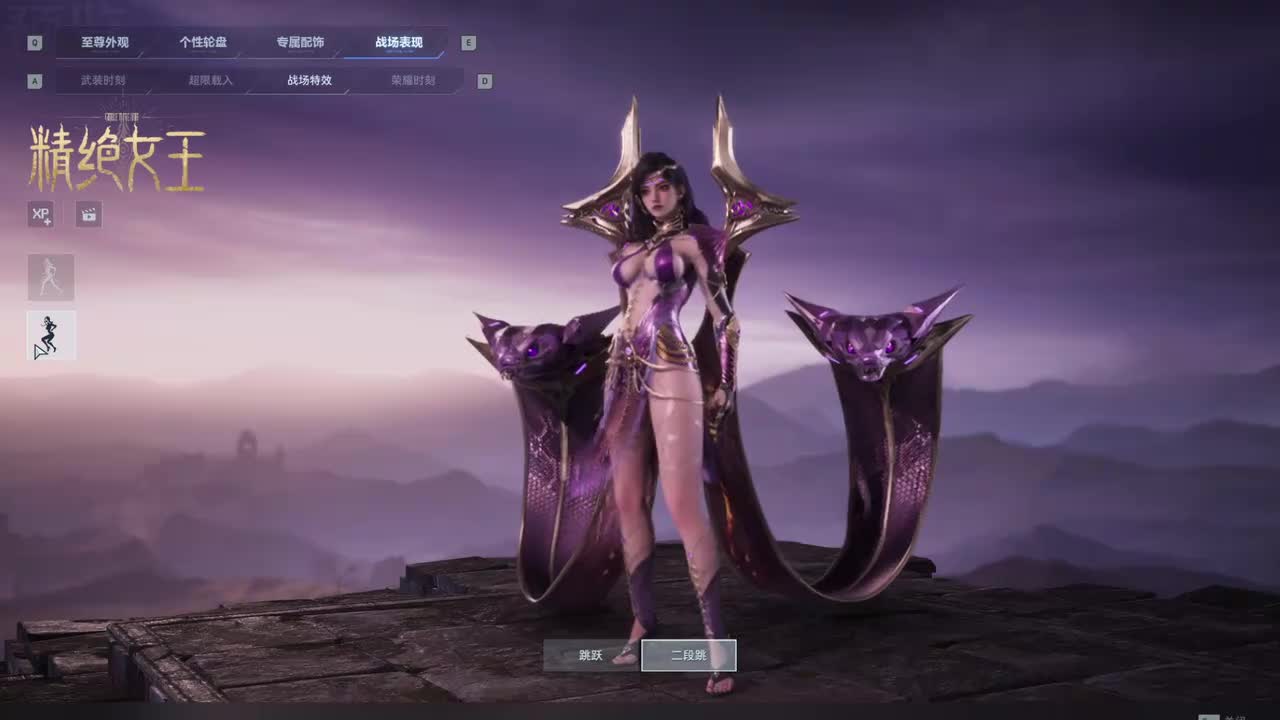Screen dimensions: 1280x720
Task: Switch to the 至尊外观 tab
Action: pos(105,42)
